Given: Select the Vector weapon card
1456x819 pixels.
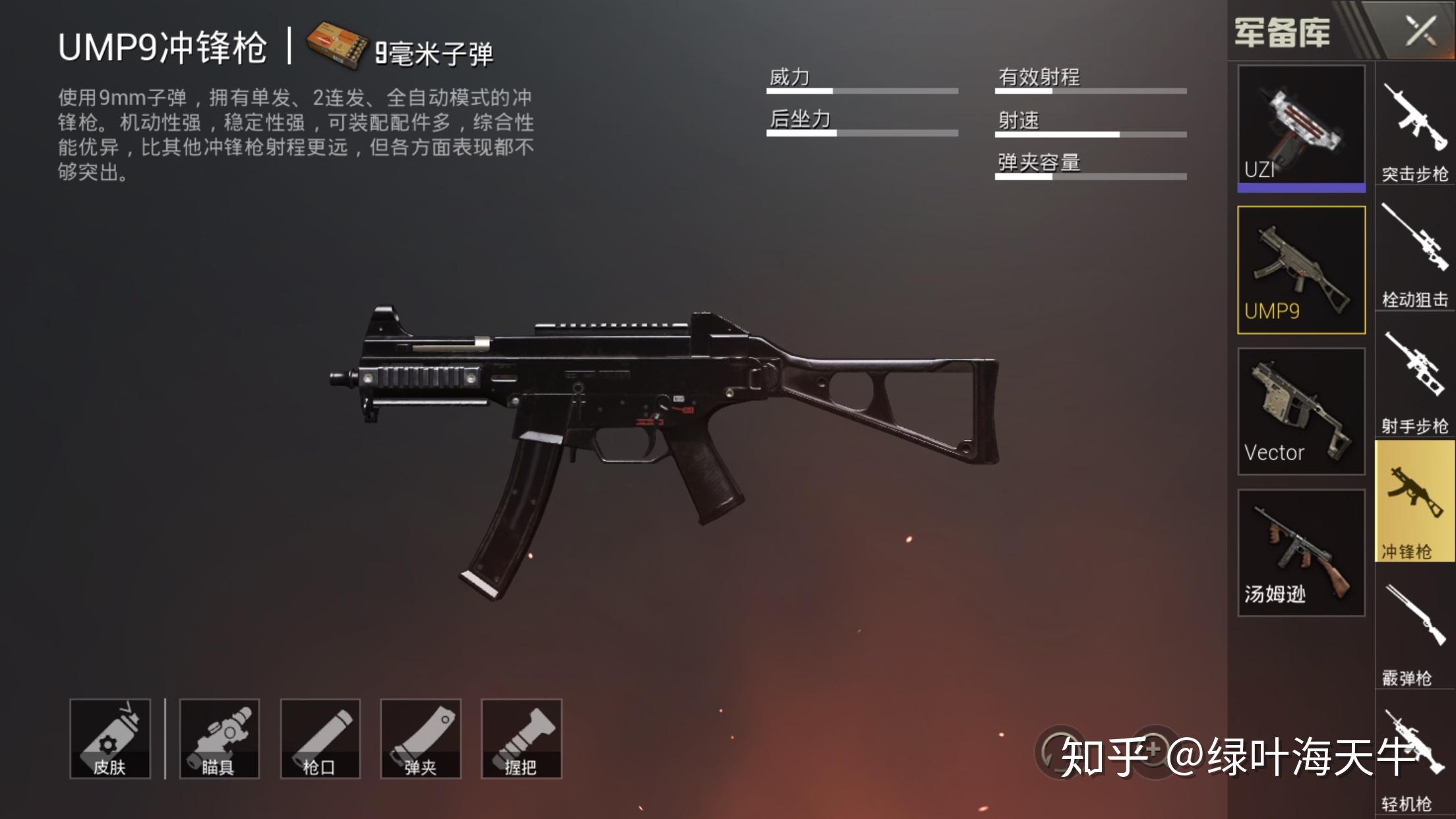Looking at the screenshot, I should 1301,411.
